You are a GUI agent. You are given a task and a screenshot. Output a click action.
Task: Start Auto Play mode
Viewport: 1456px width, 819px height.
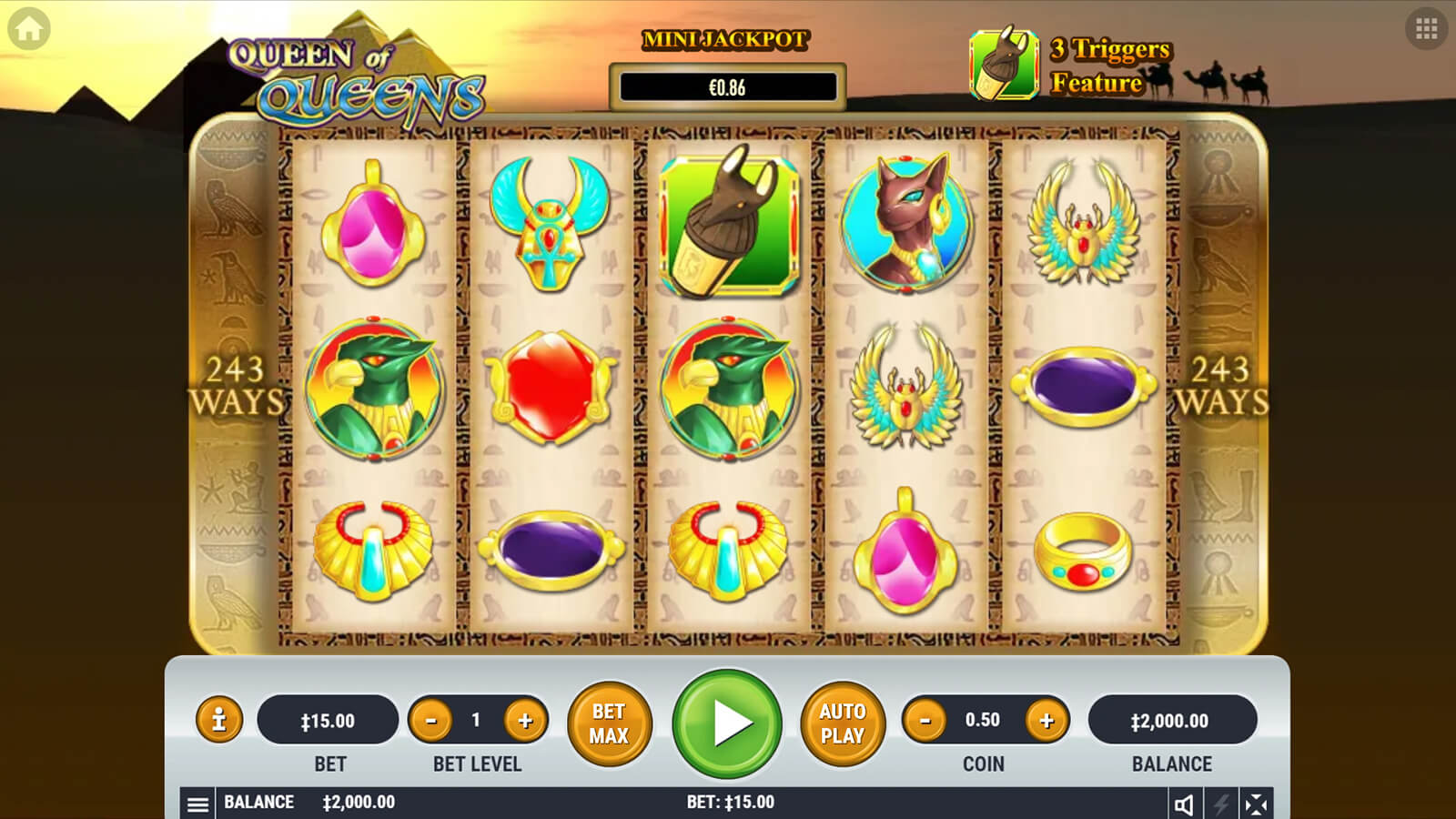tap(842, 723)
